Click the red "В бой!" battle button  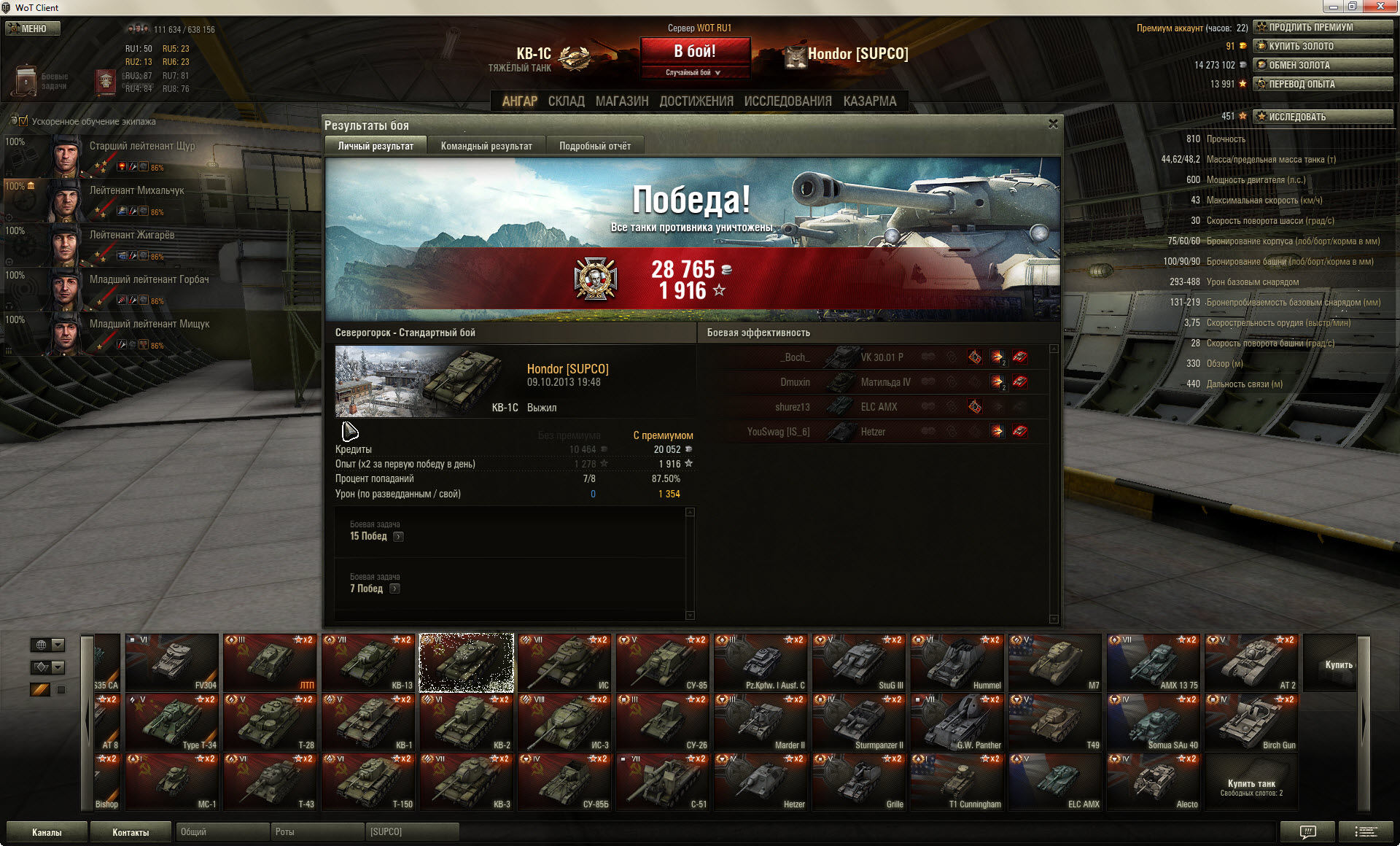click(x=694, y=52)
